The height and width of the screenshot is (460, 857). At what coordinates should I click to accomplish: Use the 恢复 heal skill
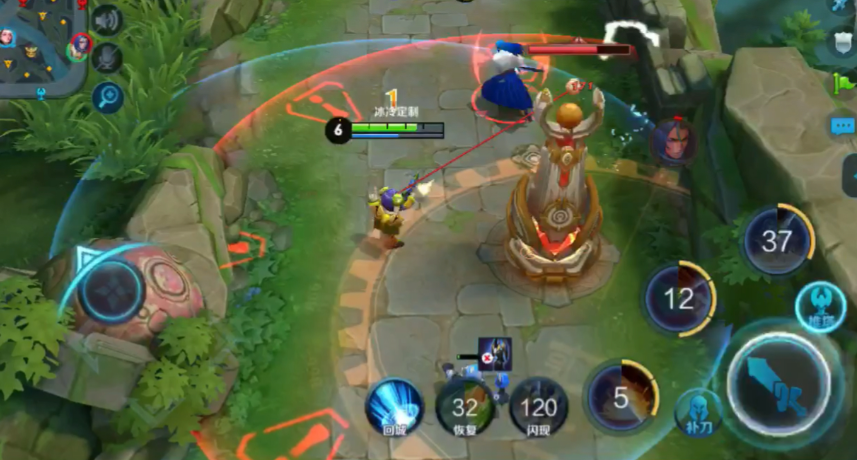(465, 407)
